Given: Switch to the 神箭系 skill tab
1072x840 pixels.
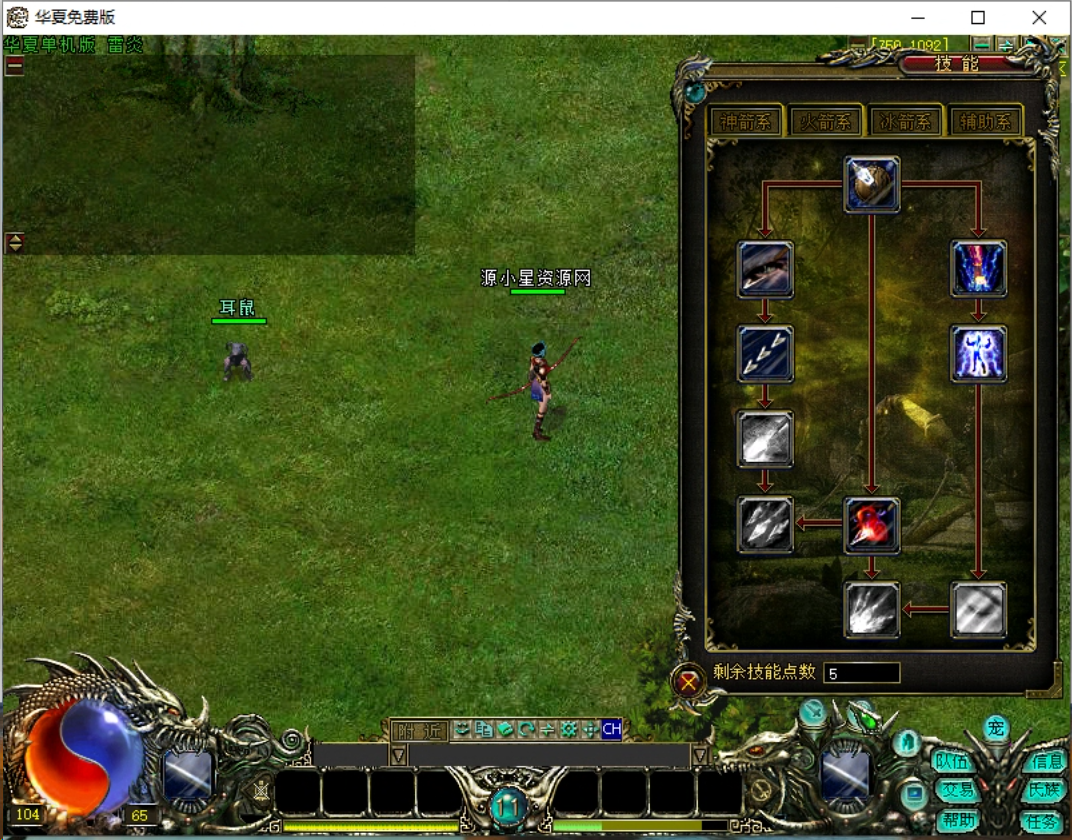Looking at the screenshot, I should (x=745, y=122).
